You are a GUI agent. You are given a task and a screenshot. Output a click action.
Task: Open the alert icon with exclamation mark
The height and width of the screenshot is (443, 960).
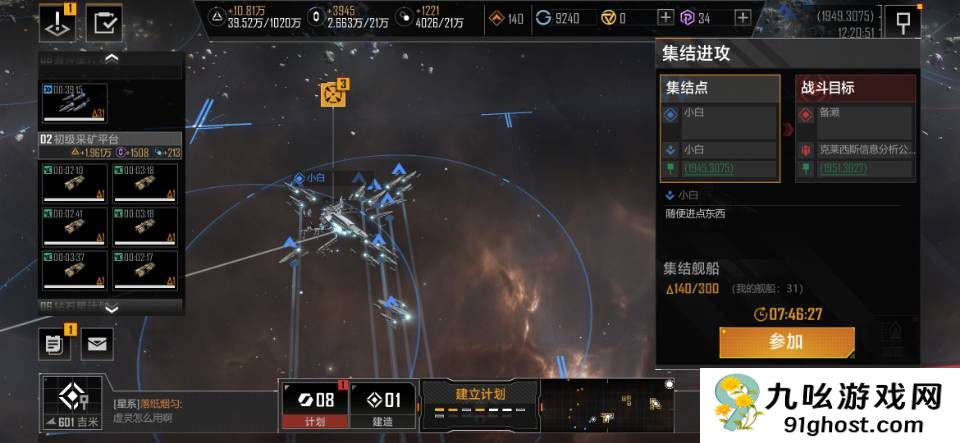(x=57, y=22)
